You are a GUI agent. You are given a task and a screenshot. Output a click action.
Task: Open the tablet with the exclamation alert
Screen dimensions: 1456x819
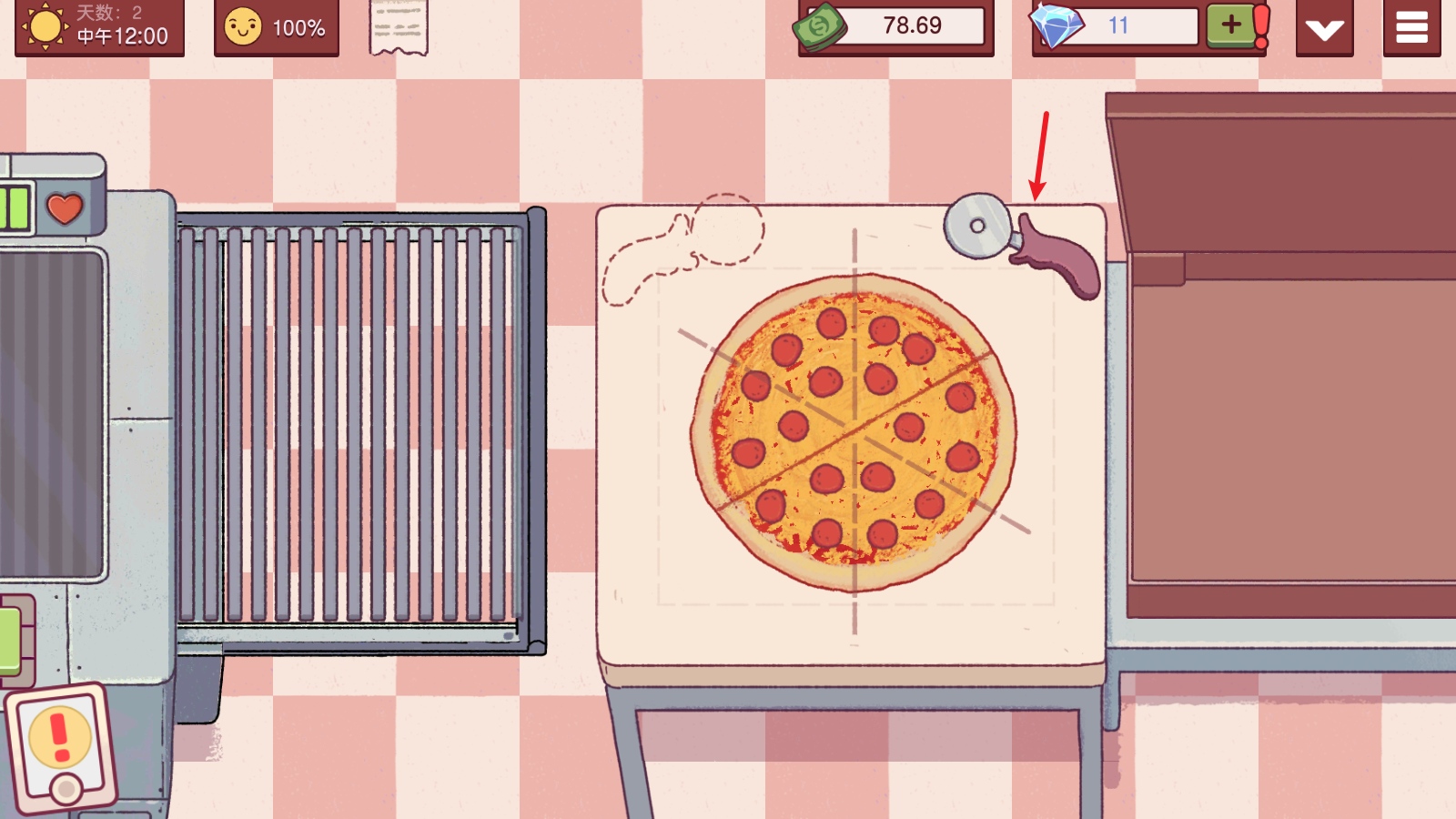point(62,746)
